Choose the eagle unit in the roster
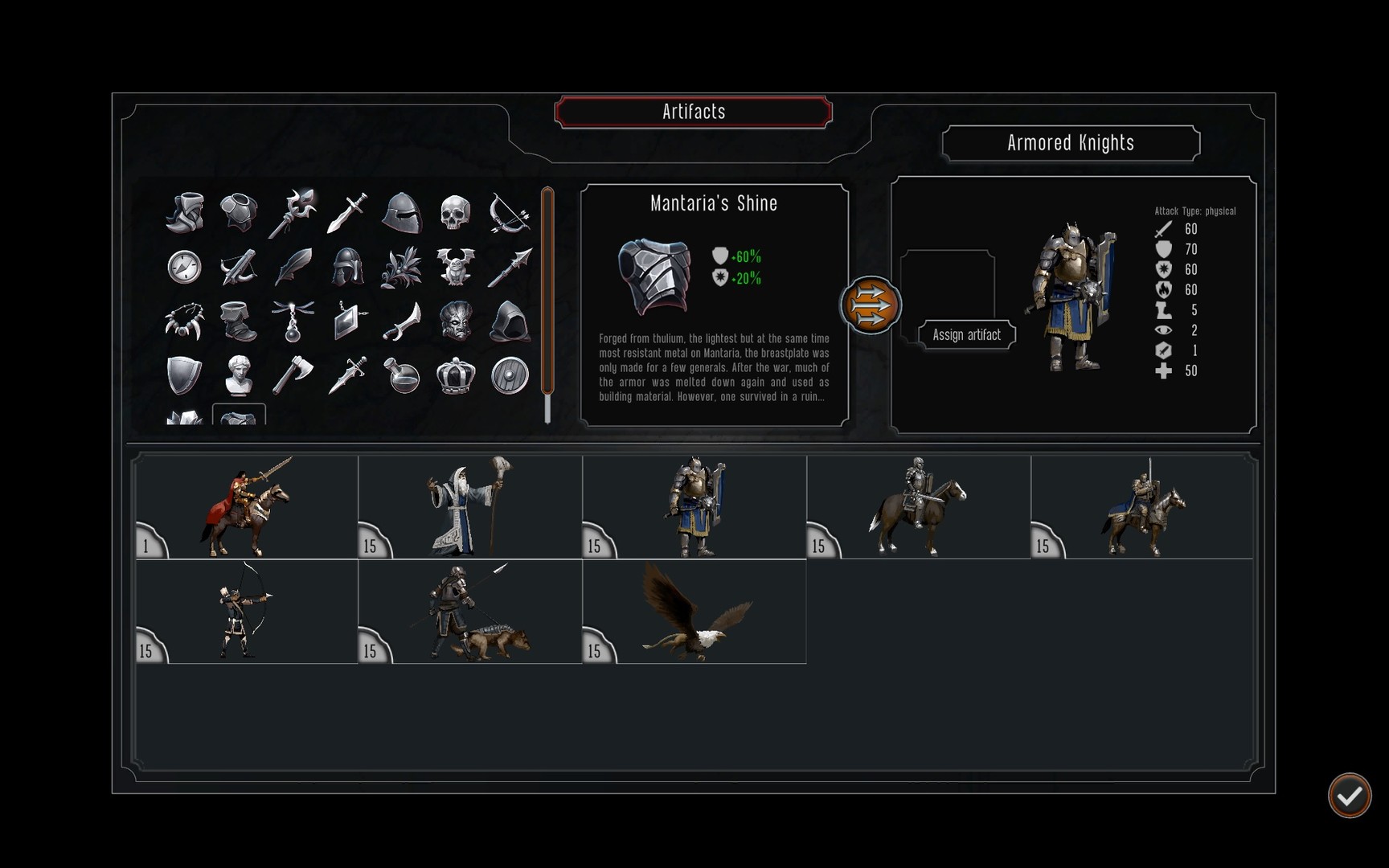 pyautogui.click(x=696, y=612)
